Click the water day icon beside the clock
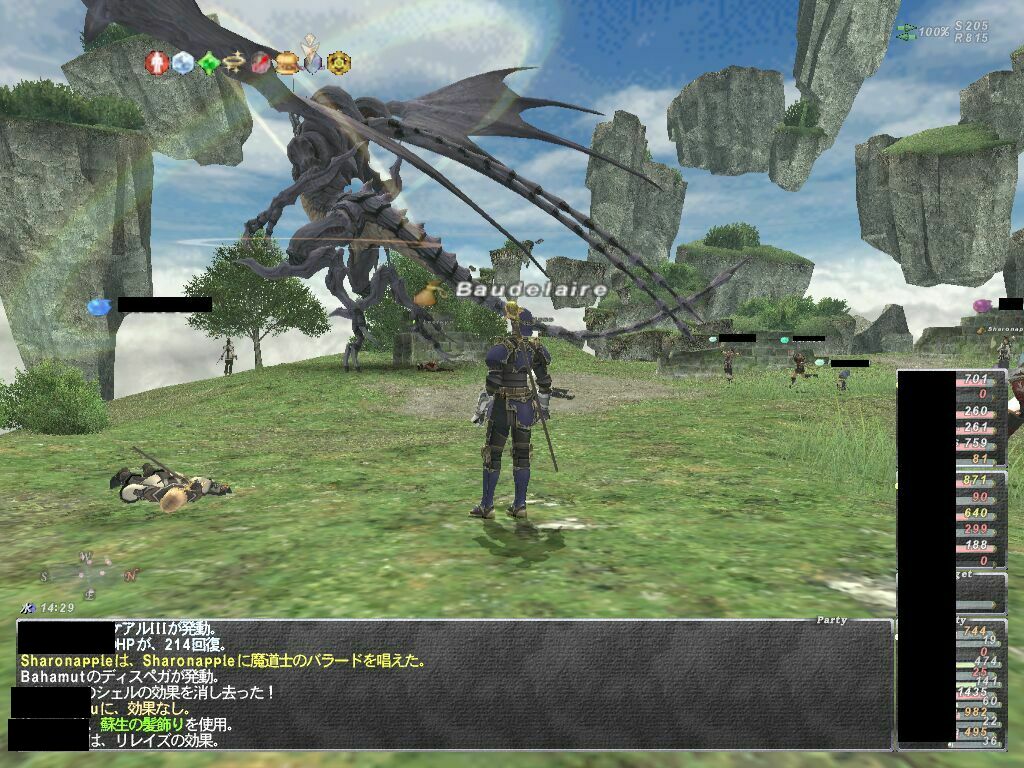Viewport: 1024px width, 768px height. (x=26, y=607)
